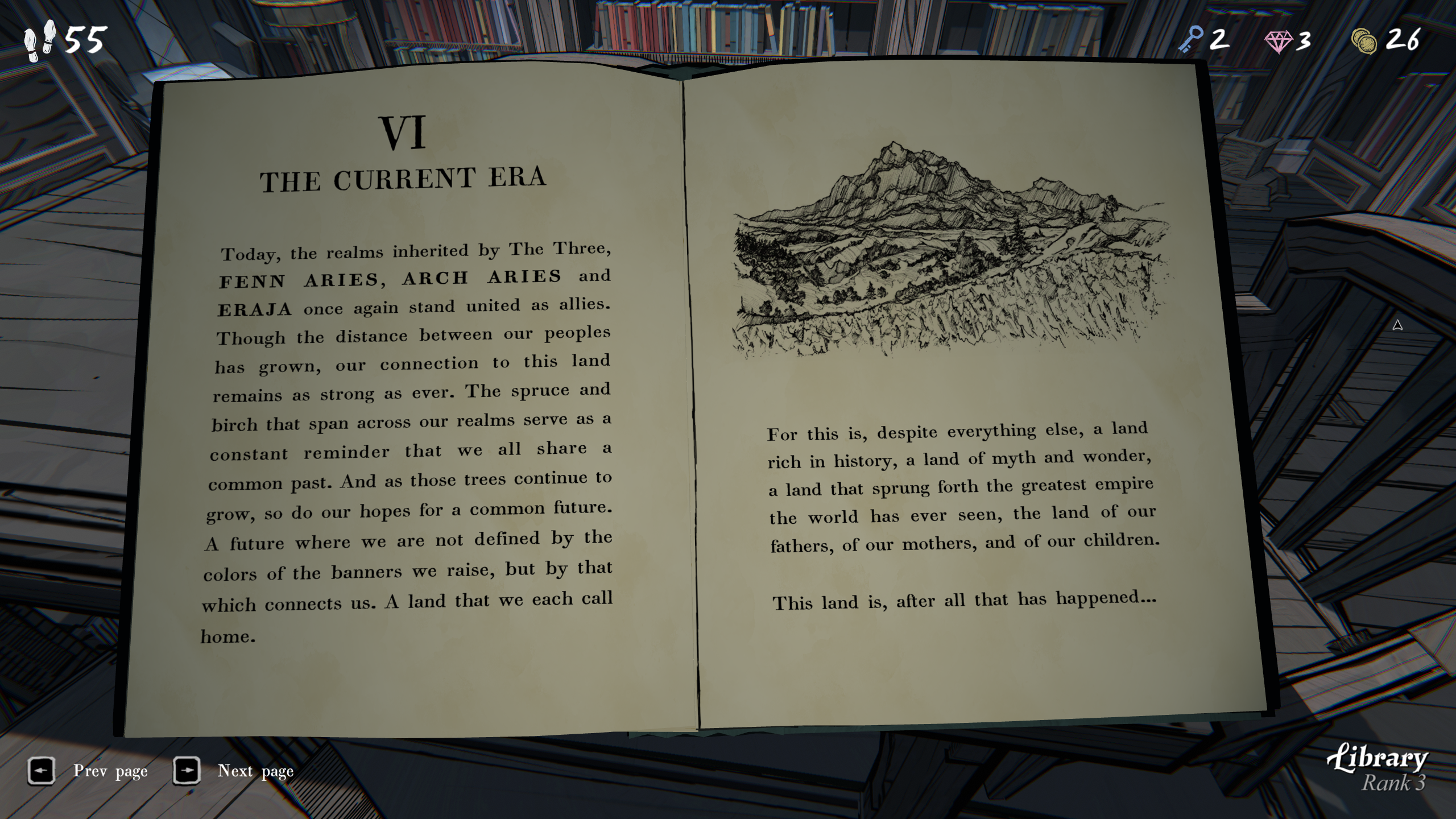Go to the previous page of the book

(x=41, y=771)
